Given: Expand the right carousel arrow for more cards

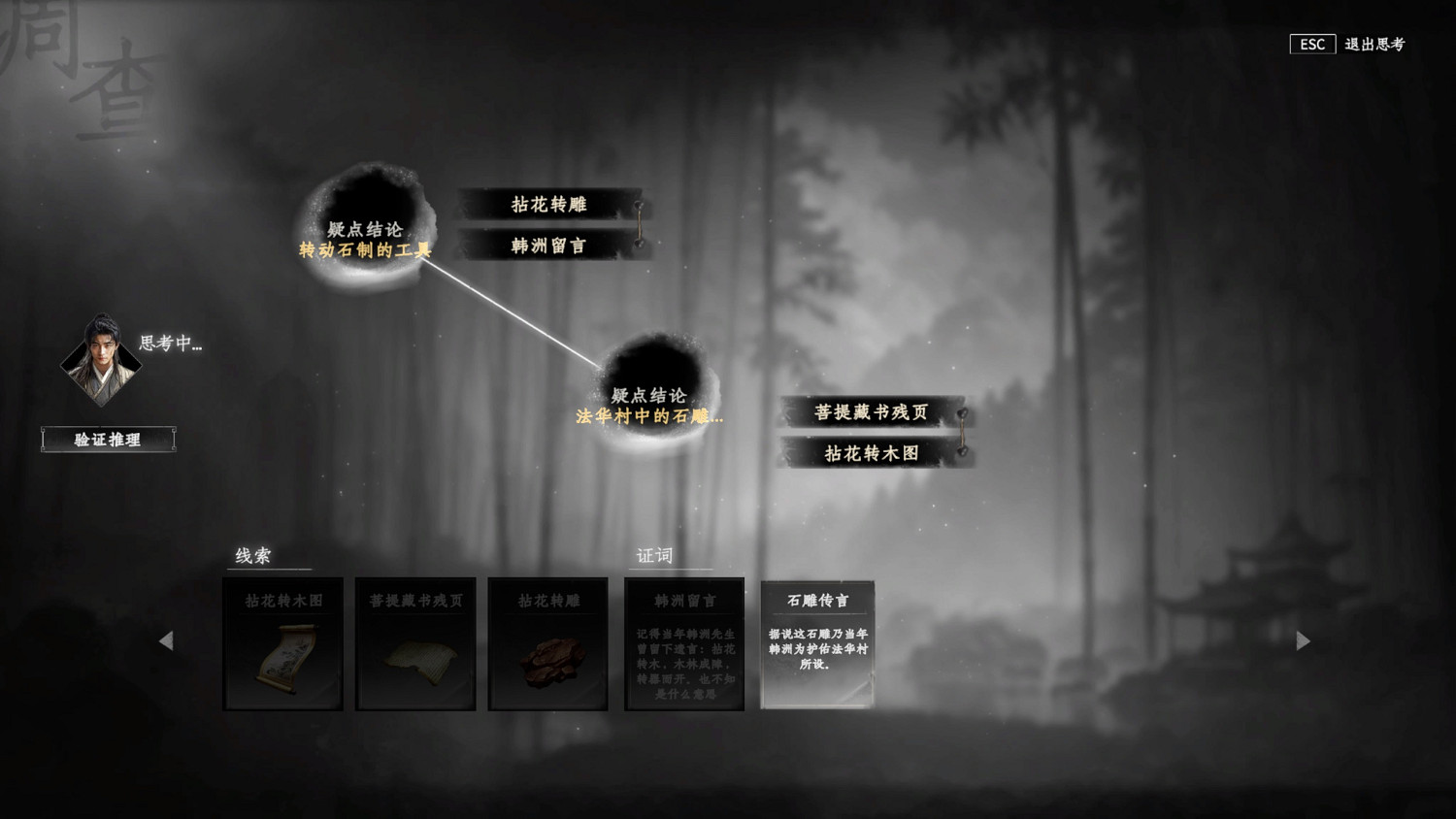Looking at the screenshot, I should [1305, 641].
